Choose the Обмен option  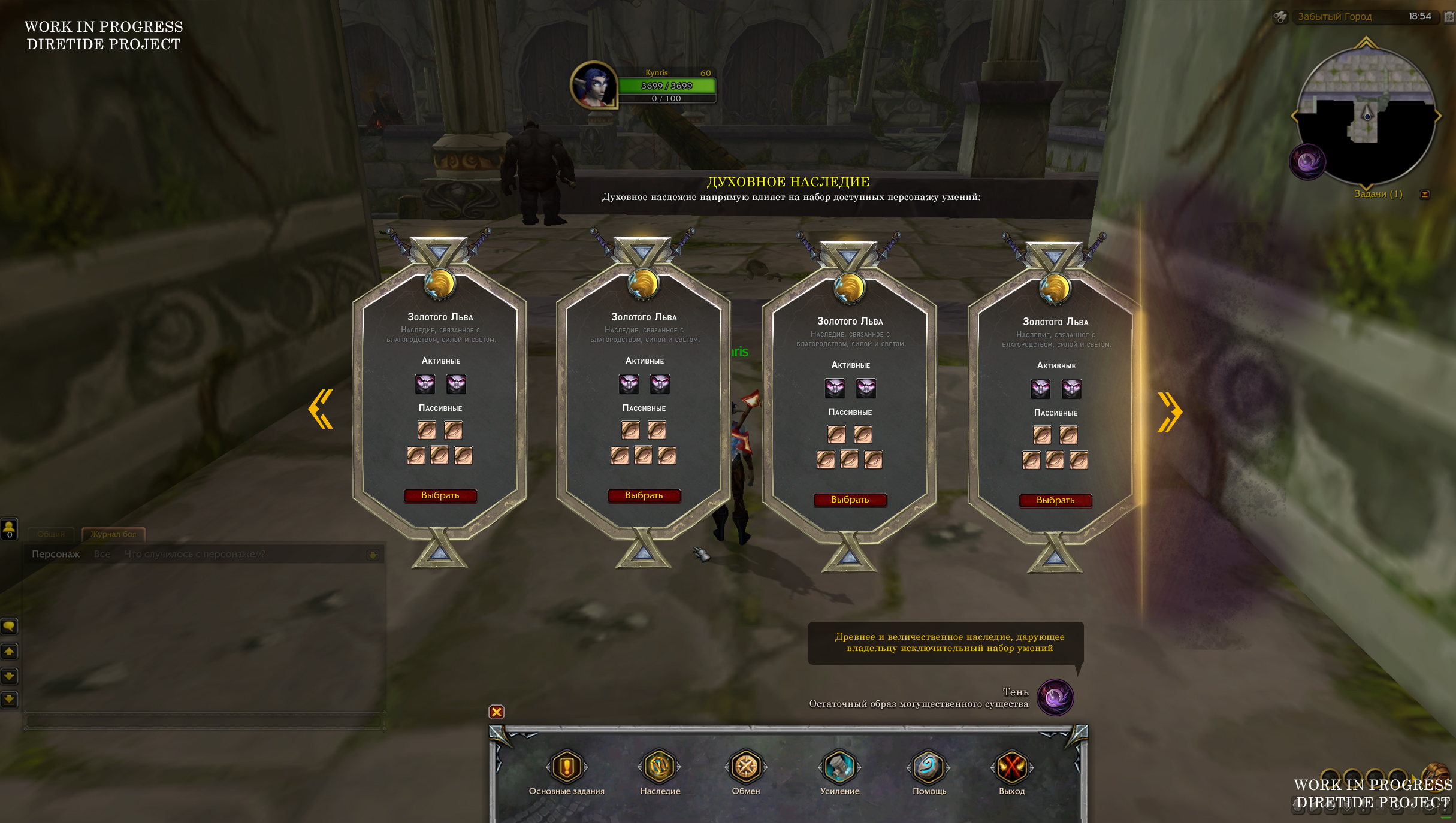(745, 767)
